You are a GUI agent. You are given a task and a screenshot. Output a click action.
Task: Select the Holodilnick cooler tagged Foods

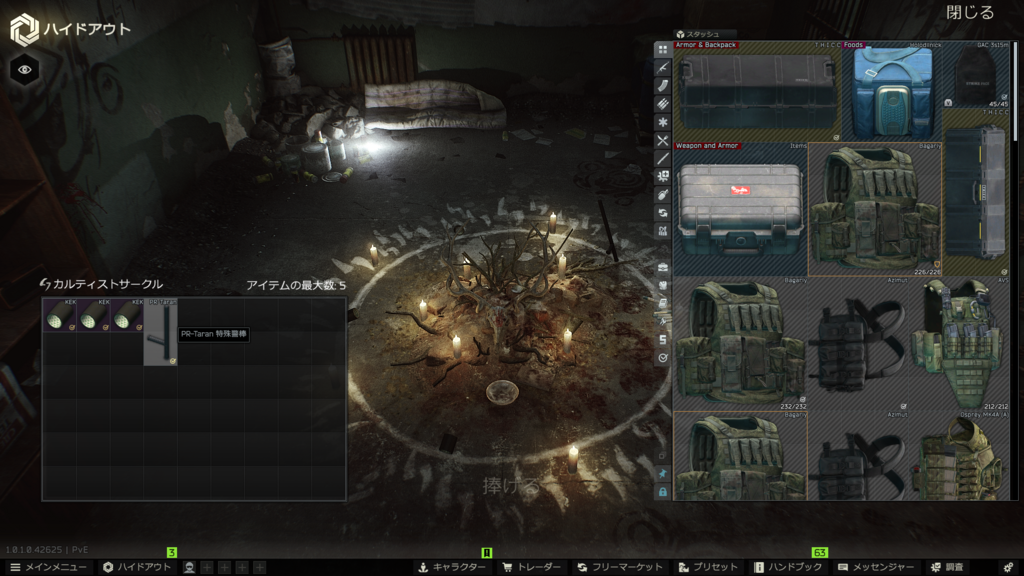tap(892, 91)
